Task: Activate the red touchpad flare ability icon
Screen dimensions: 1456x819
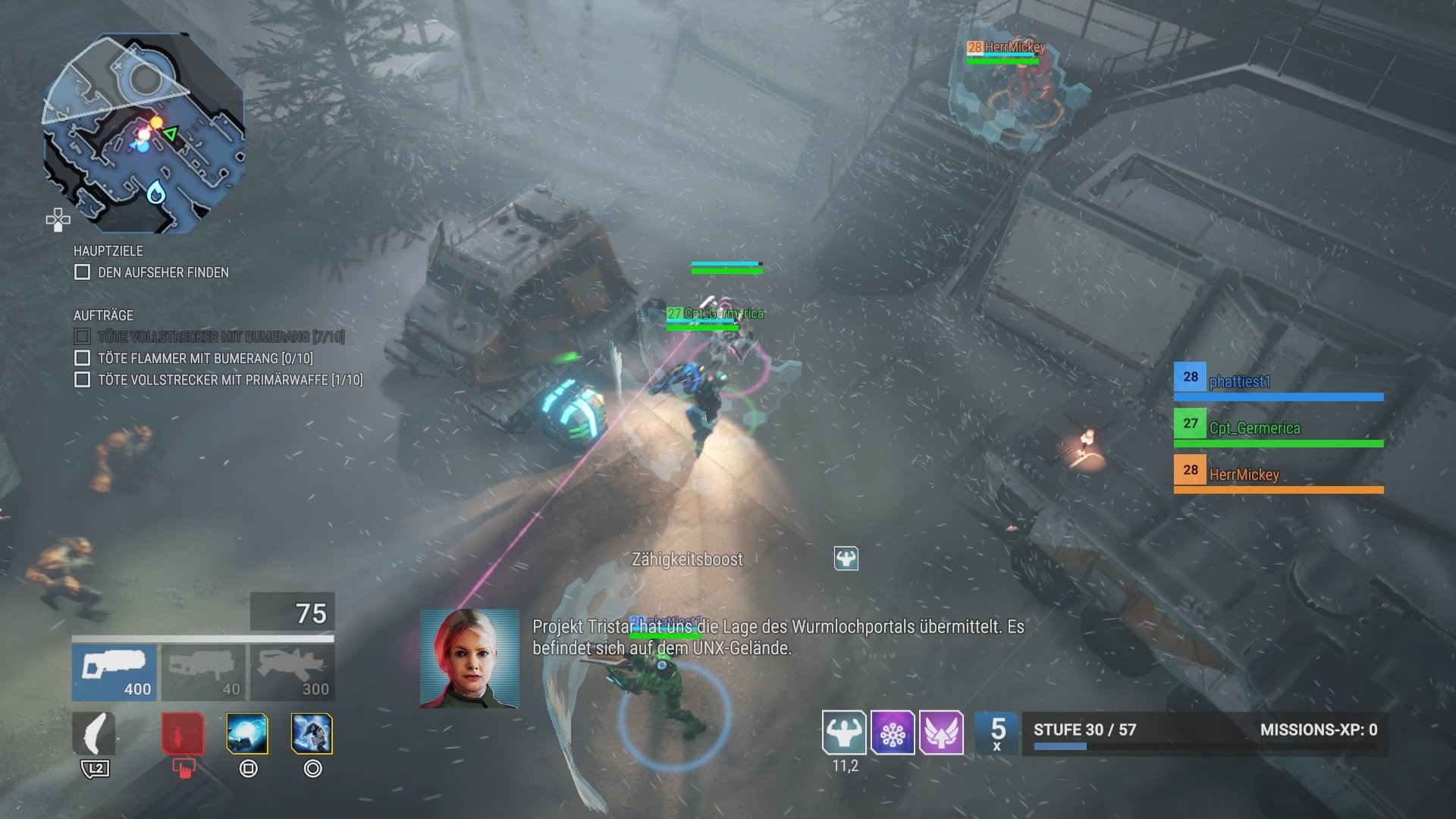Action: click(x=181, y=733)
